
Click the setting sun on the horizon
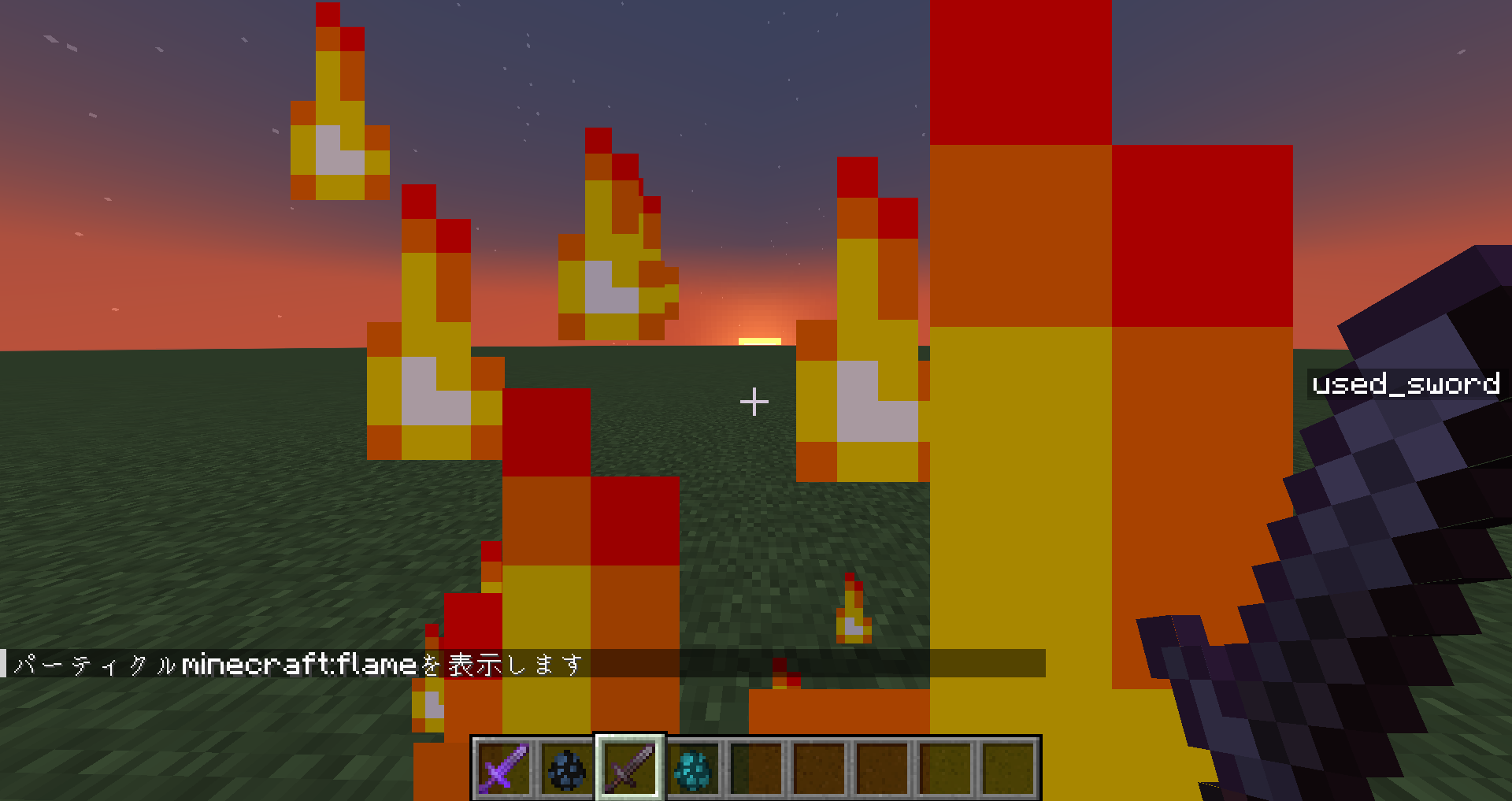pos(758,340)
